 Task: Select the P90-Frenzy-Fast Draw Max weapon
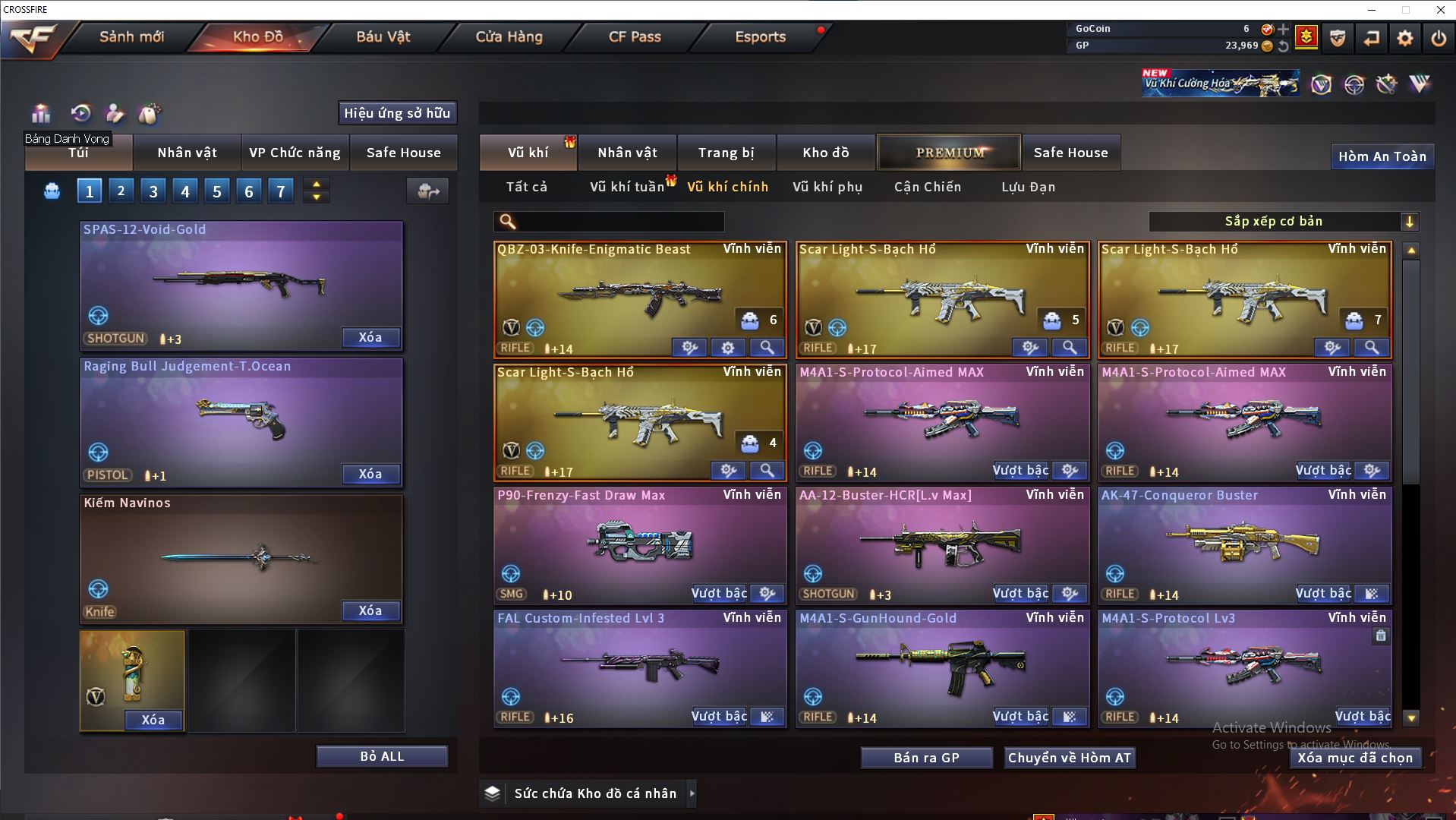639,543
